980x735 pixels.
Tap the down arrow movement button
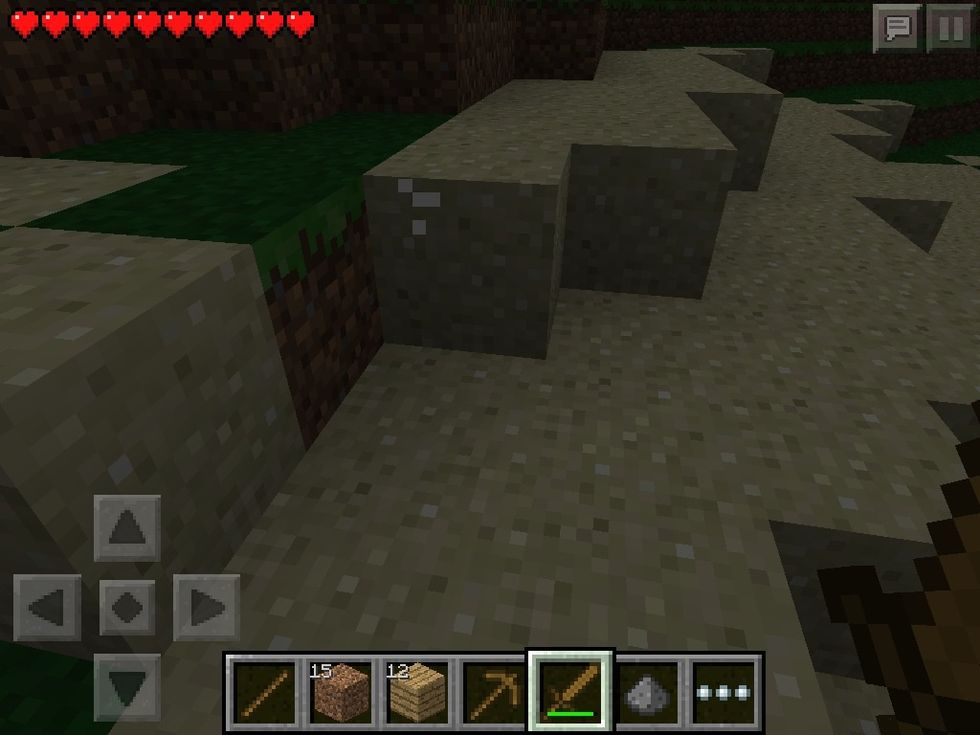click(127, 686)
